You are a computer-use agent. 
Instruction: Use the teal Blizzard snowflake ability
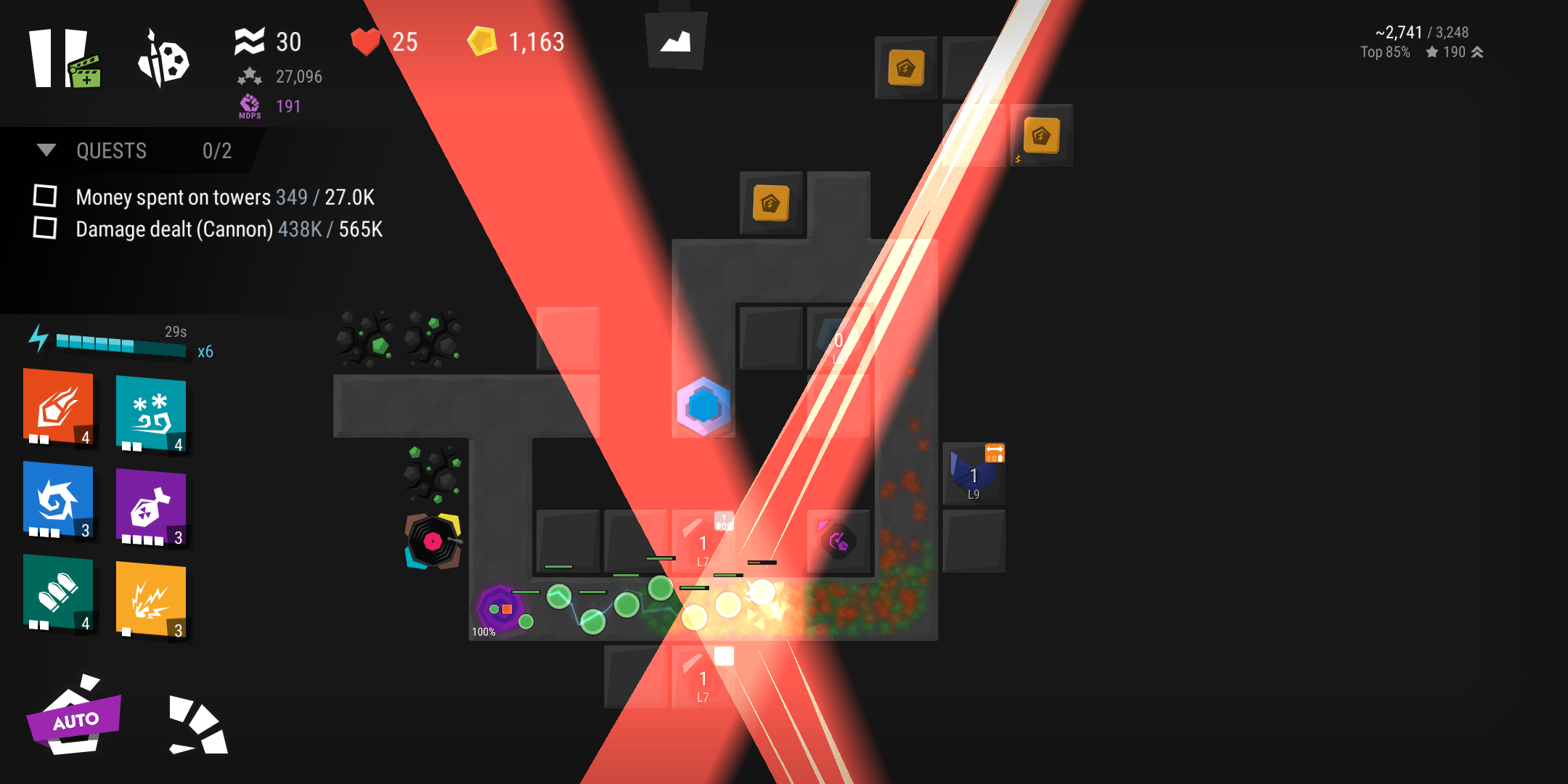click(x=151, y=414)
